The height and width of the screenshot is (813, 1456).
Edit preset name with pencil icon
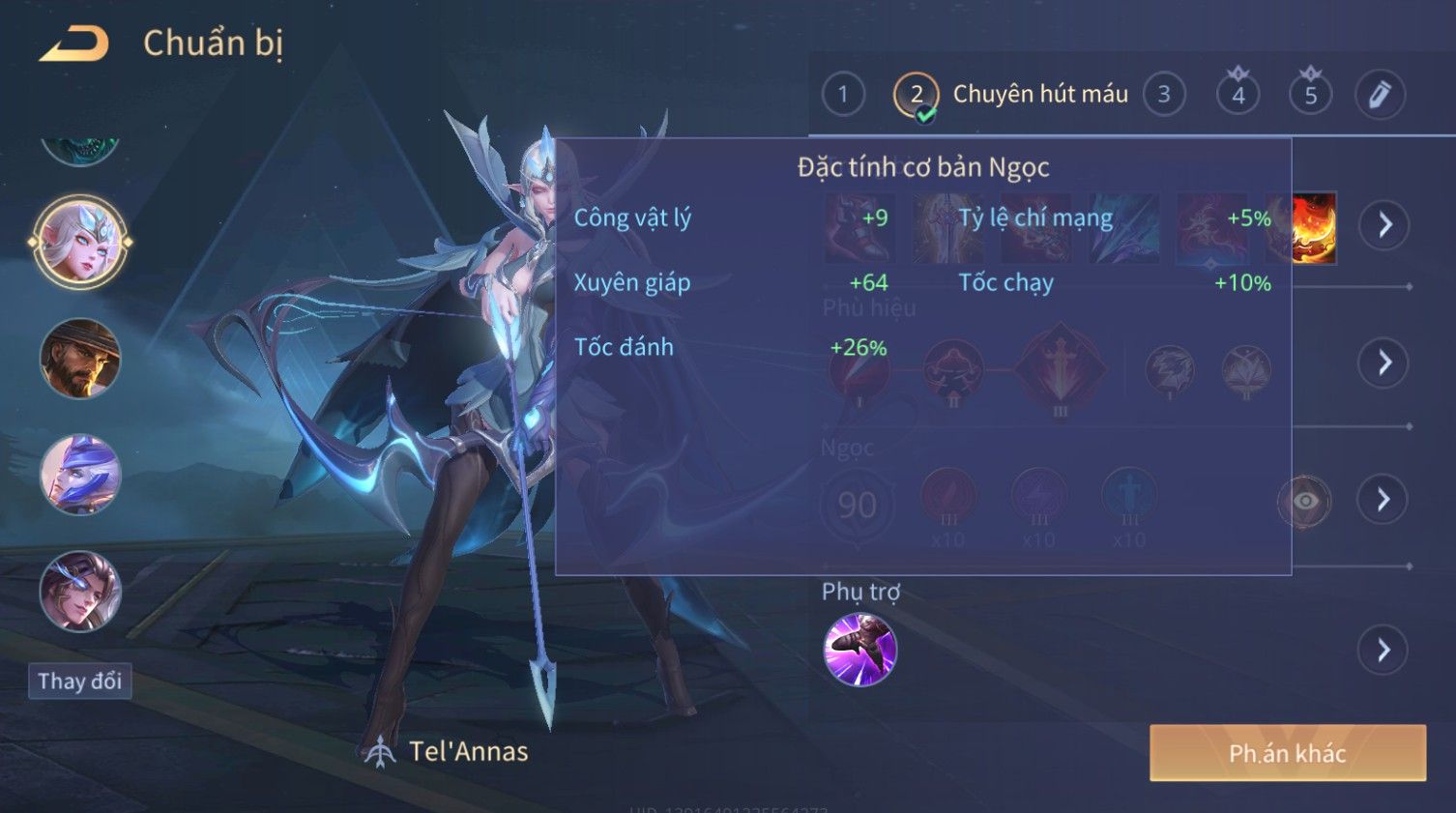(1380, 95)
